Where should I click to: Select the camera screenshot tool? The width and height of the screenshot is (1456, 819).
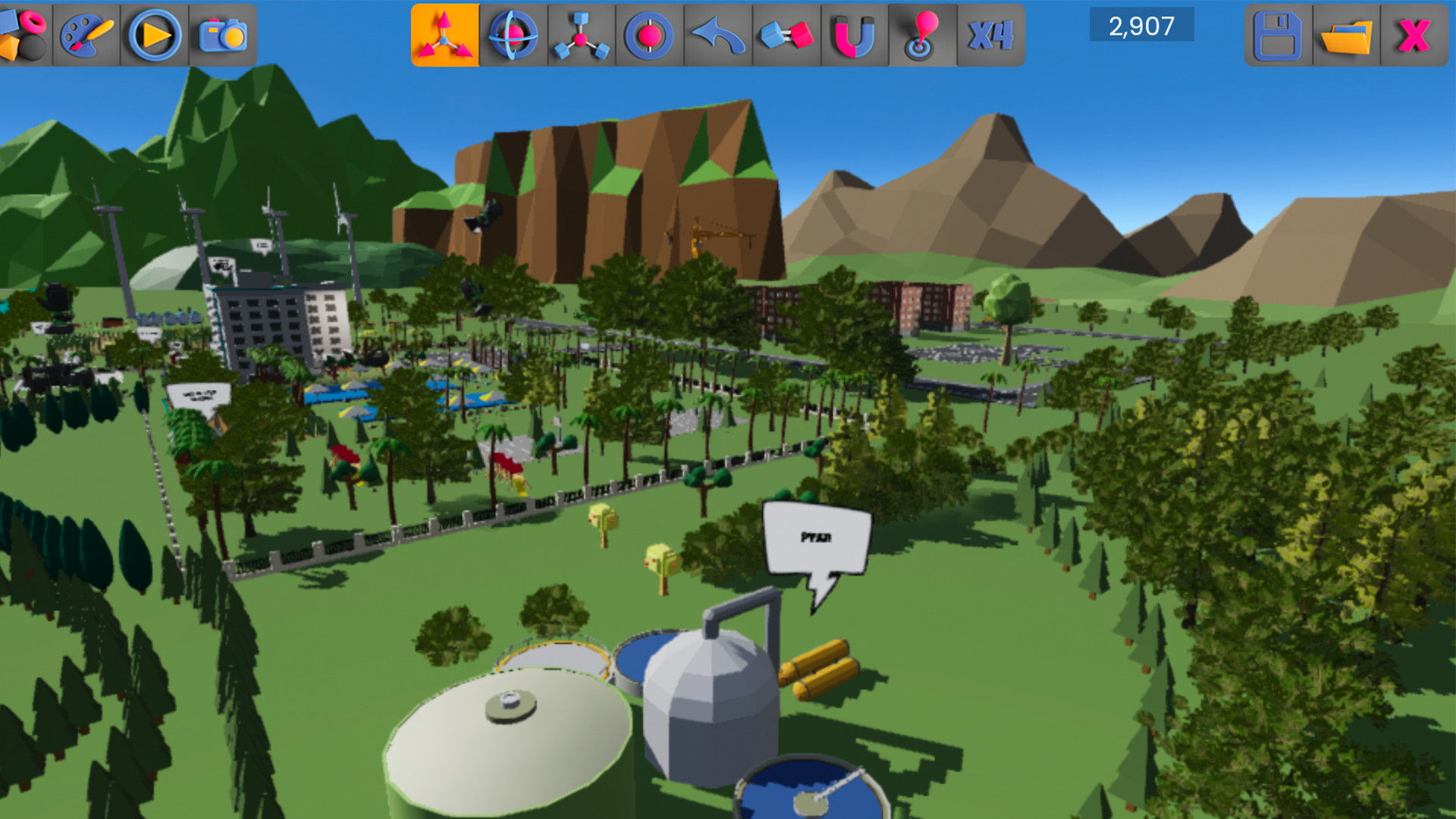click(x=224, y=33)
